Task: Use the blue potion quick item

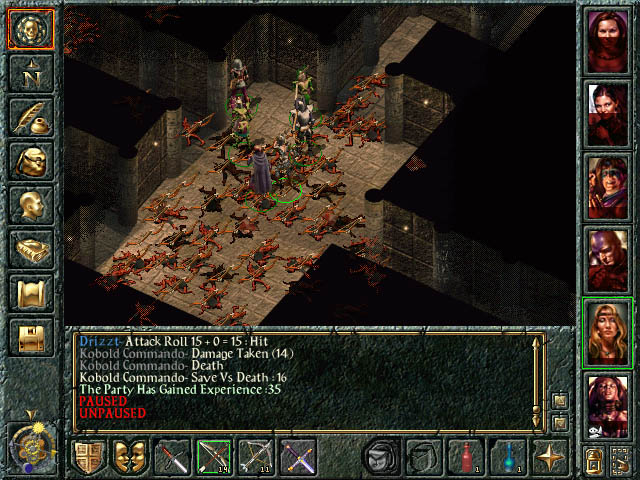Action: 508,458
